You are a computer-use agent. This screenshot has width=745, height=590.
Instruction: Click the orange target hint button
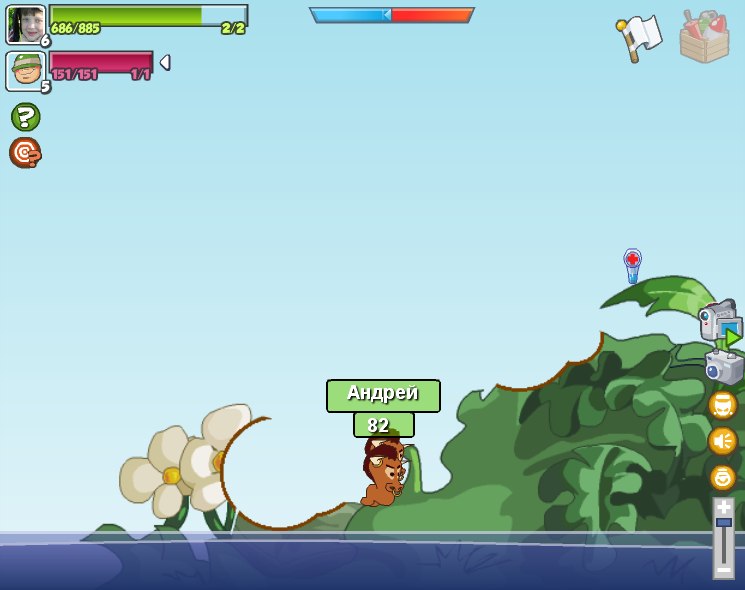coord(25,152)
